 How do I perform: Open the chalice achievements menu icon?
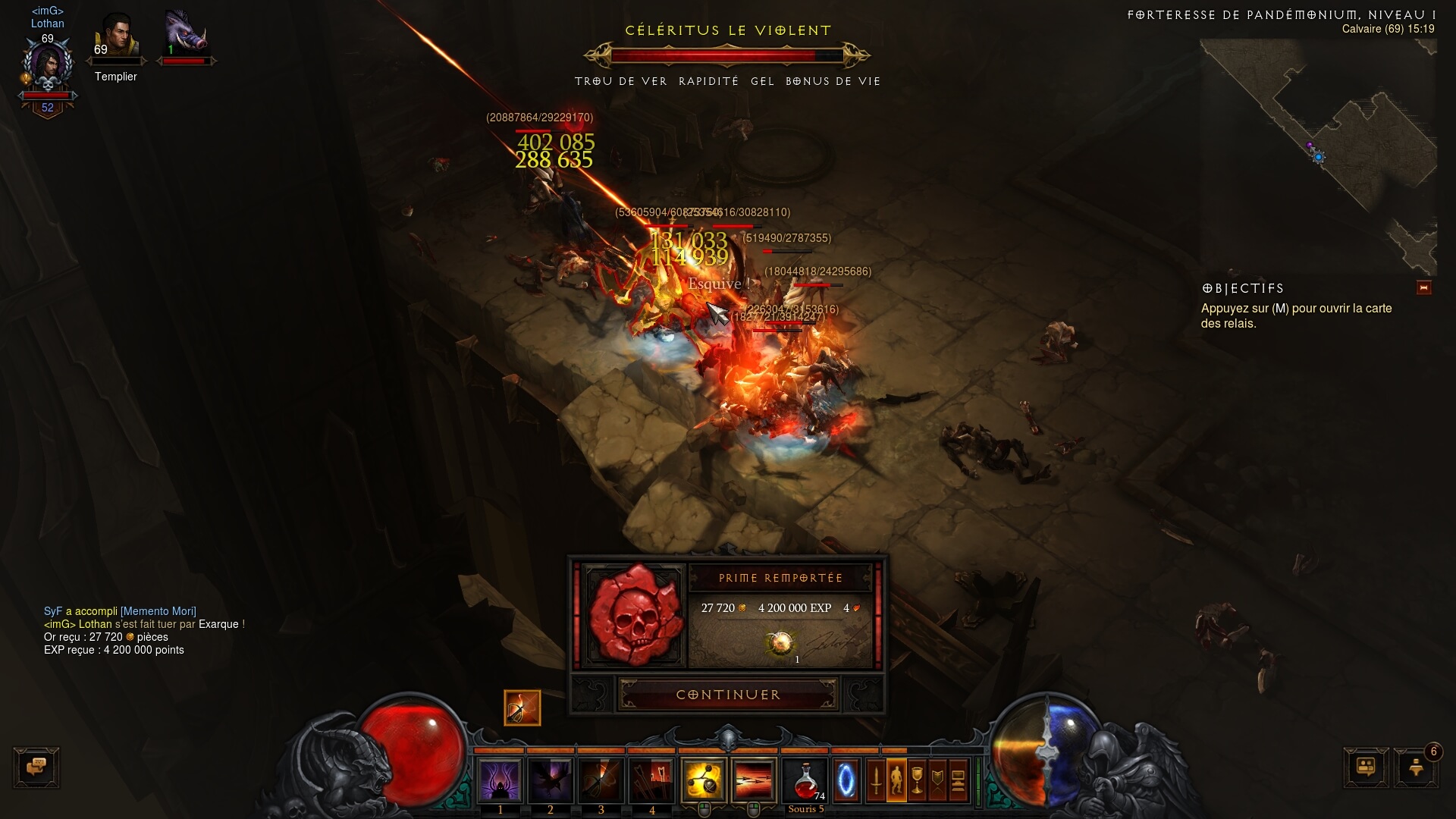[917, 780]
